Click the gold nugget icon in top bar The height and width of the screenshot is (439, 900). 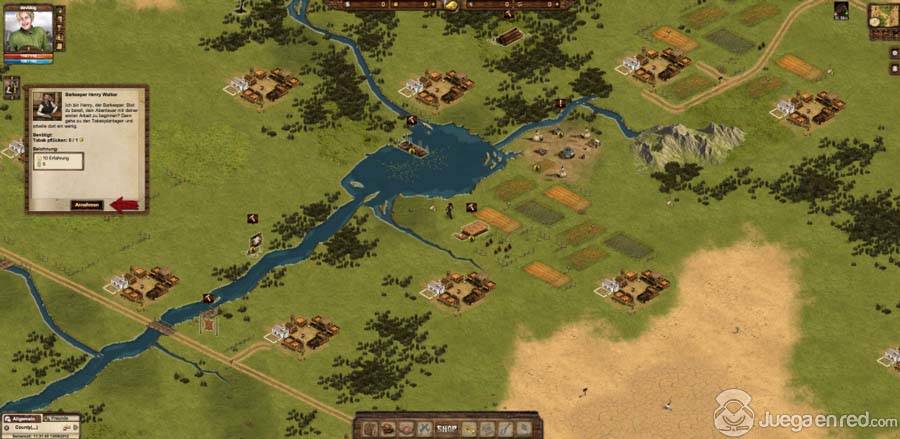[x=451, y=6]
